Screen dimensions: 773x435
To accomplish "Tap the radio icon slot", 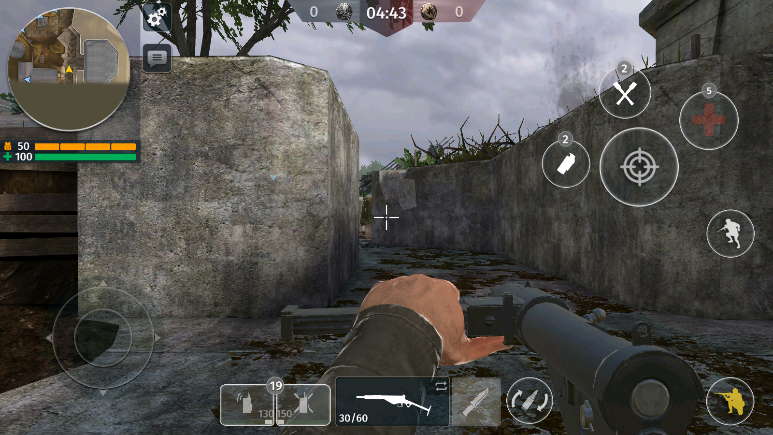I will [245, 405].
